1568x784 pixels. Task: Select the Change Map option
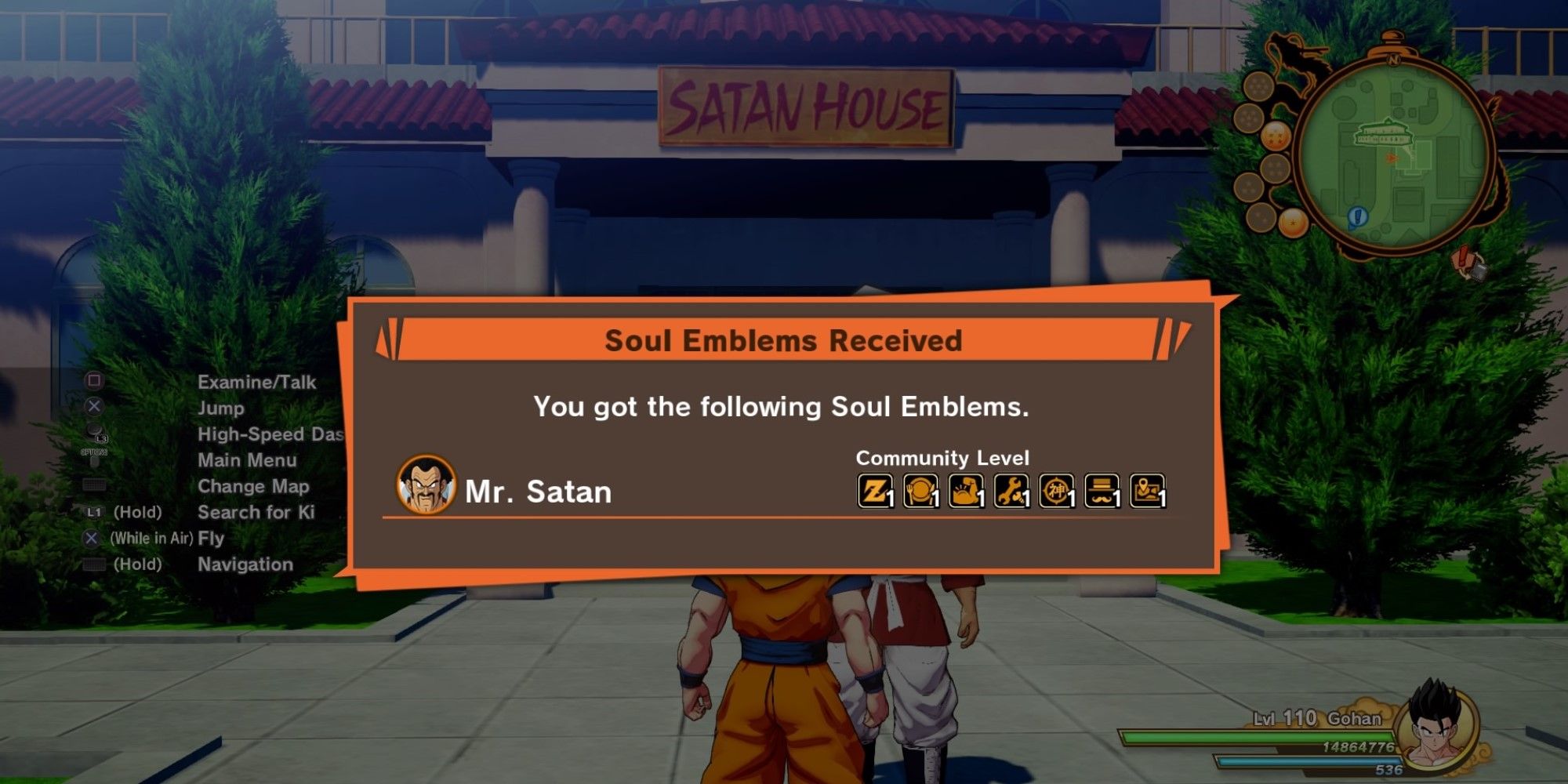[253, 487]
